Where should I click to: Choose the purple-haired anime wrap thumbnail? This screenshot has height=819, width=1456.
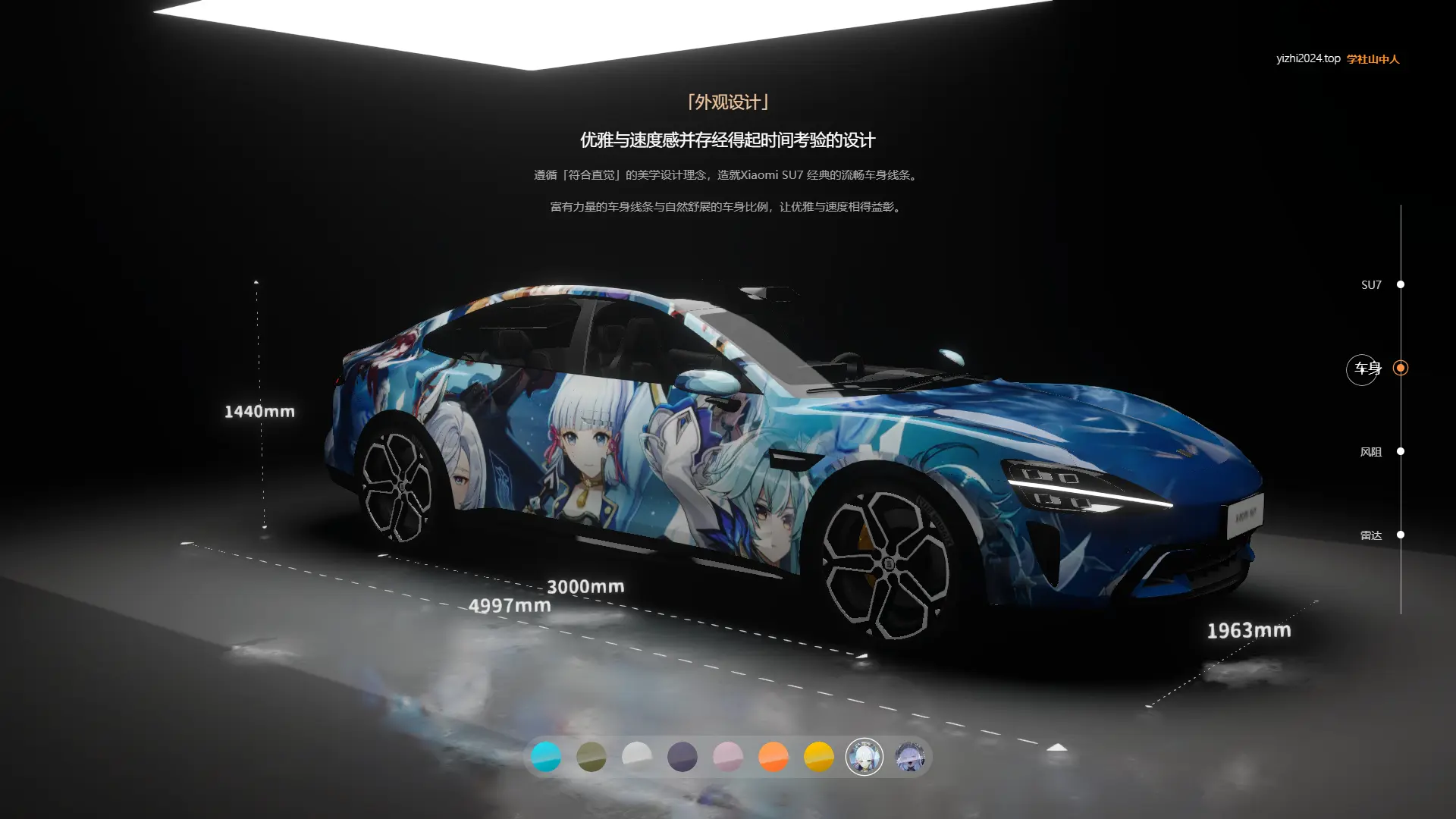(910, 757)
